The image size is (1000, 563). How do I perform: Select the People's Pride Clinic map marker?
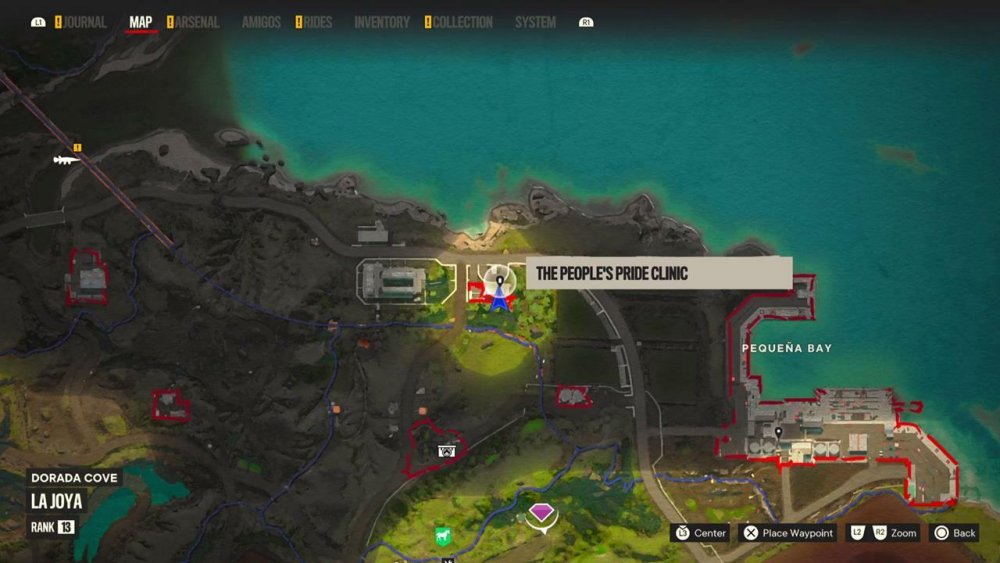[x=497, y=283]
